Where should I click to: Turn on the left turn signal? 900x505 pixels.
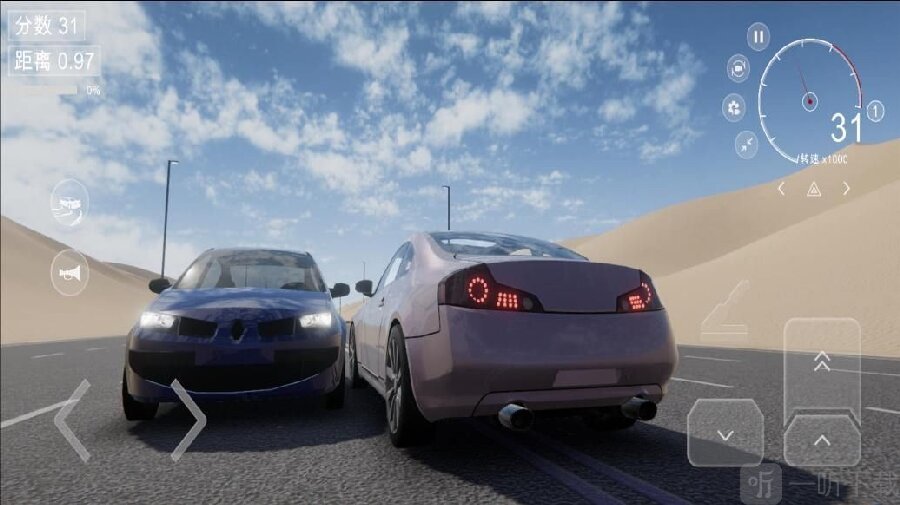(782, 188)
